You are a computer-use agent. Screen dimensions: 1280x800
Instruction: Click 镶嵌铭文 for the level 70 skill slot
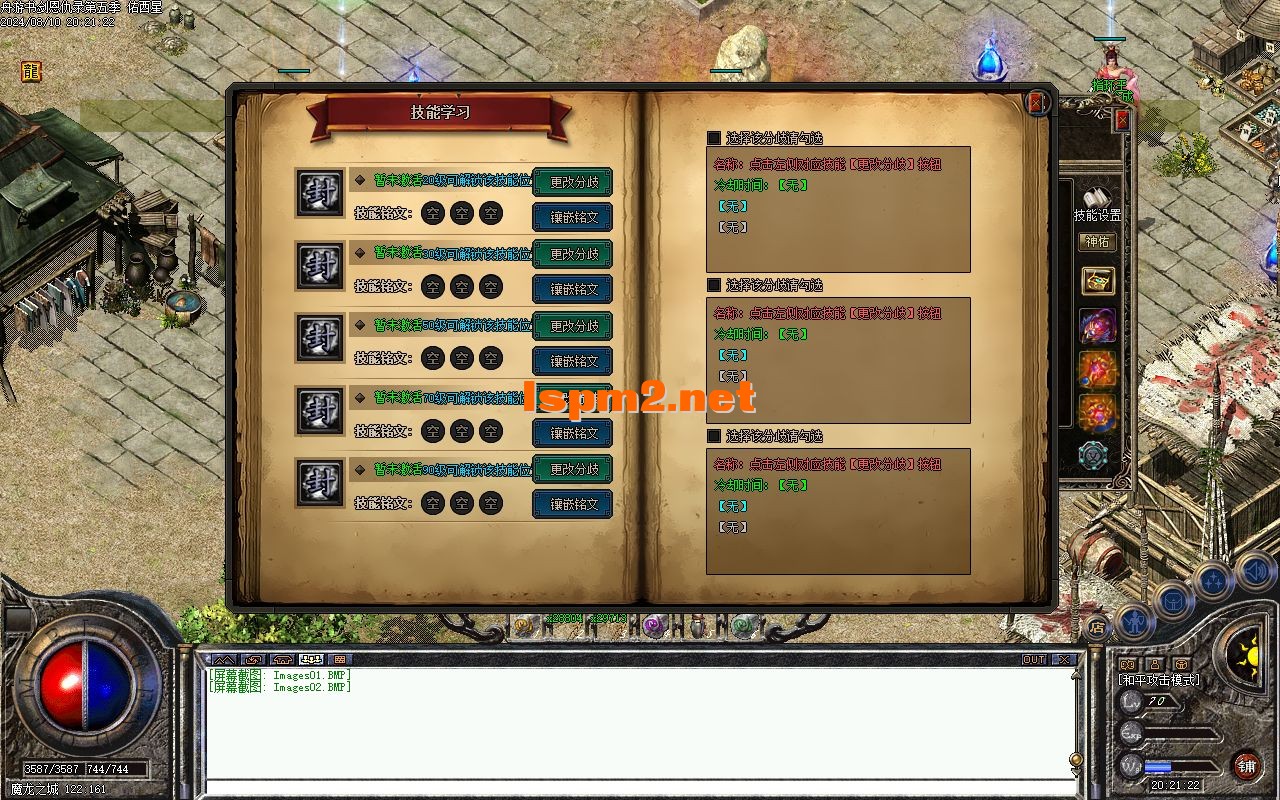click(x=573, y=433)
